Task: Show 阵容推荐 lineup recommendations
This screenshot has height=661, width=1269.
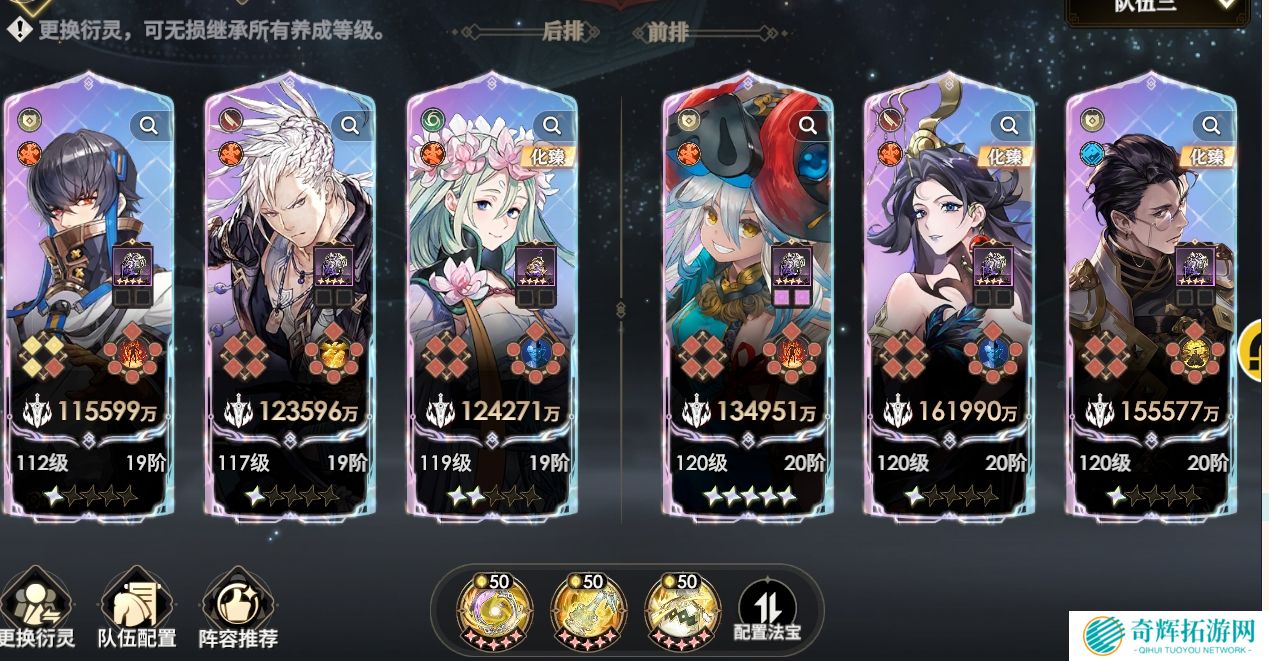Action: (238, 609)
